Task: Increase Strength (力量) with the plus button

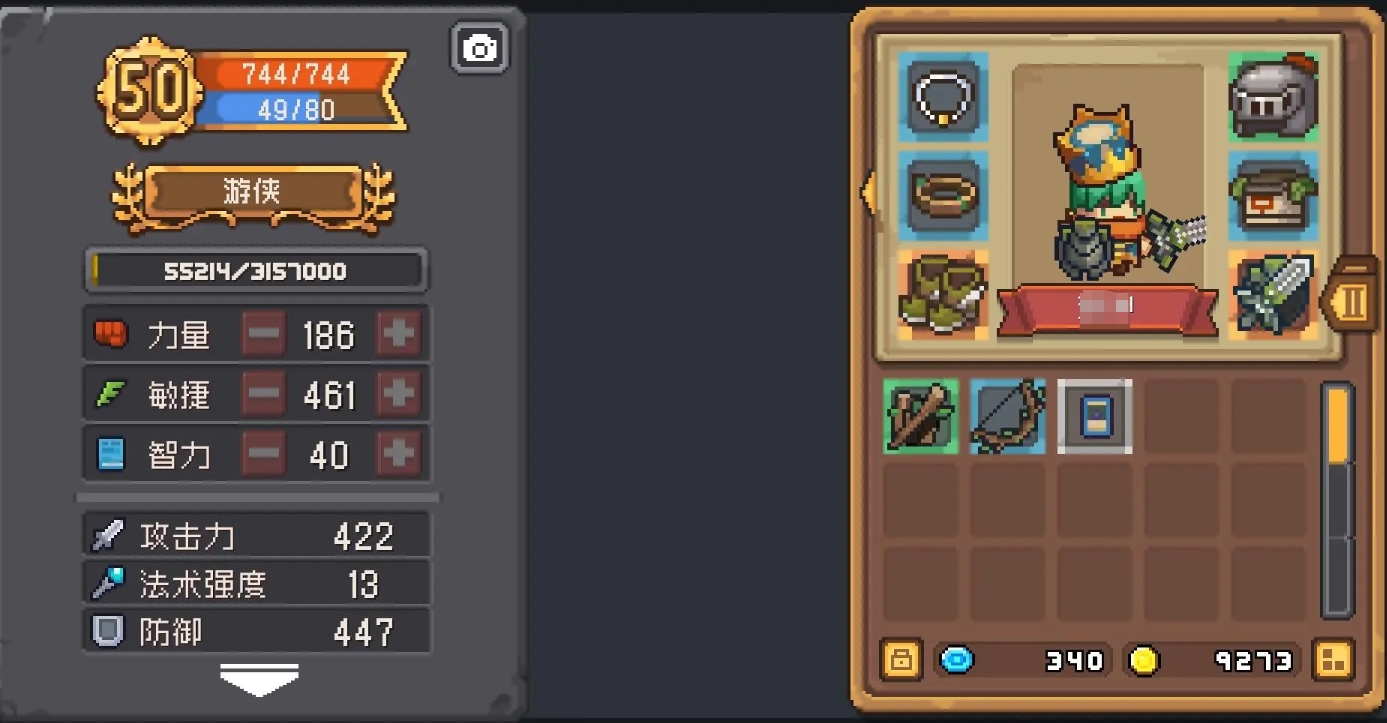Action: pyautogui.click(x=399, y=334)
